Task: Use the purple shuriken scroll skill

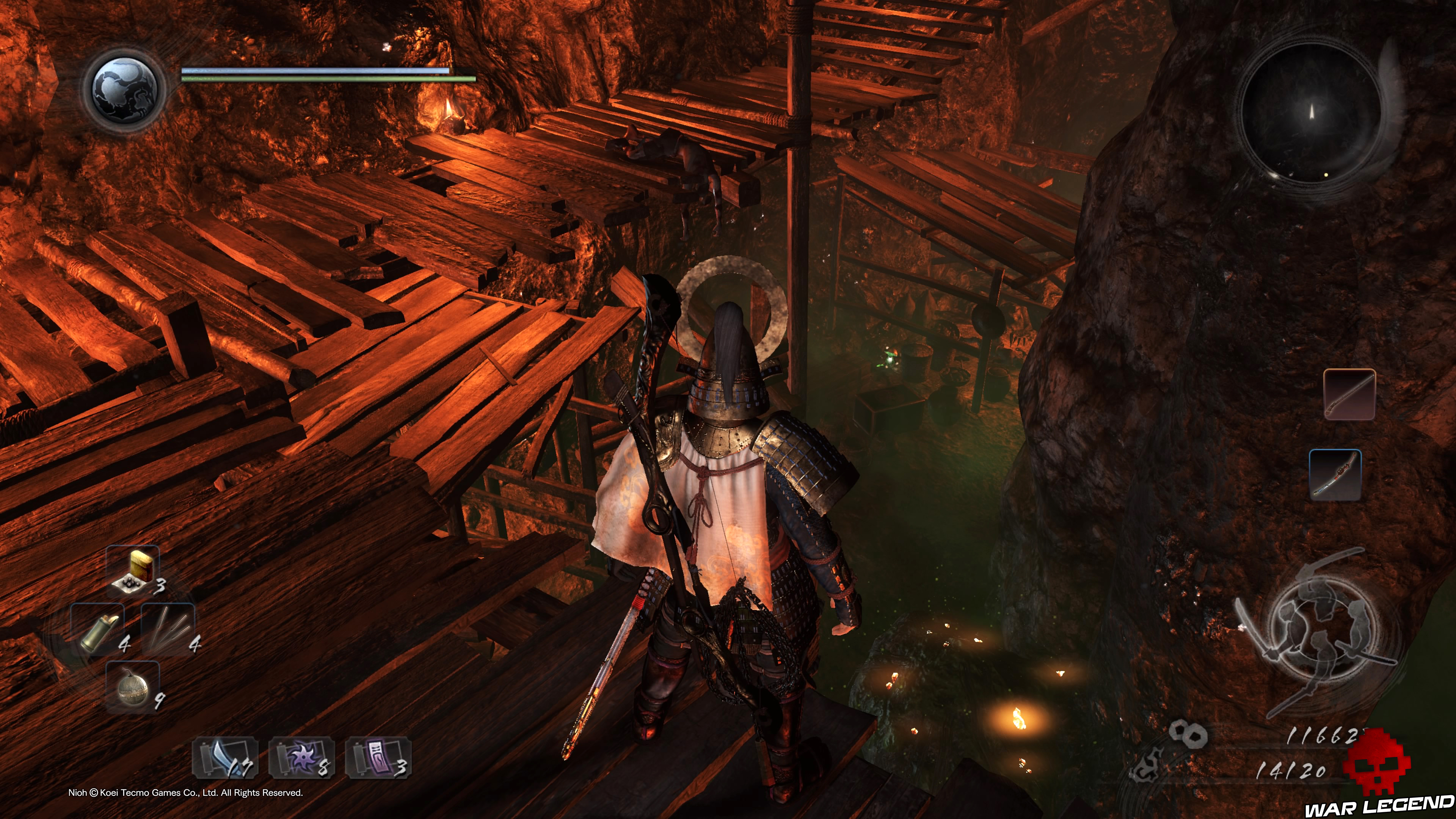Action: click(x=301, y=758)
